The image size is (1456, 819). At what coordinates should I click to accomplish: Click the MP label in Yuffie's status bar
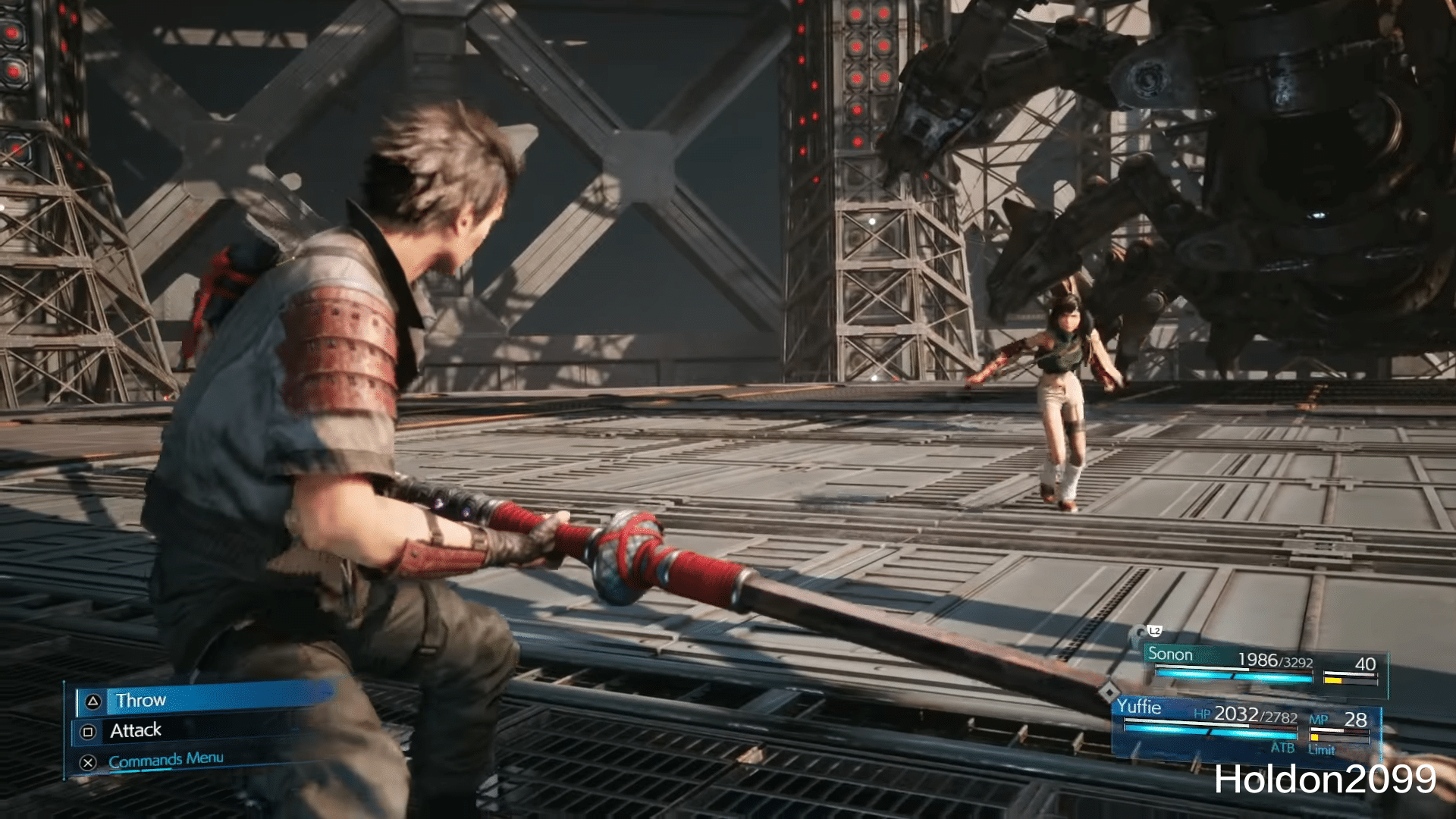tap(1319, 720)
